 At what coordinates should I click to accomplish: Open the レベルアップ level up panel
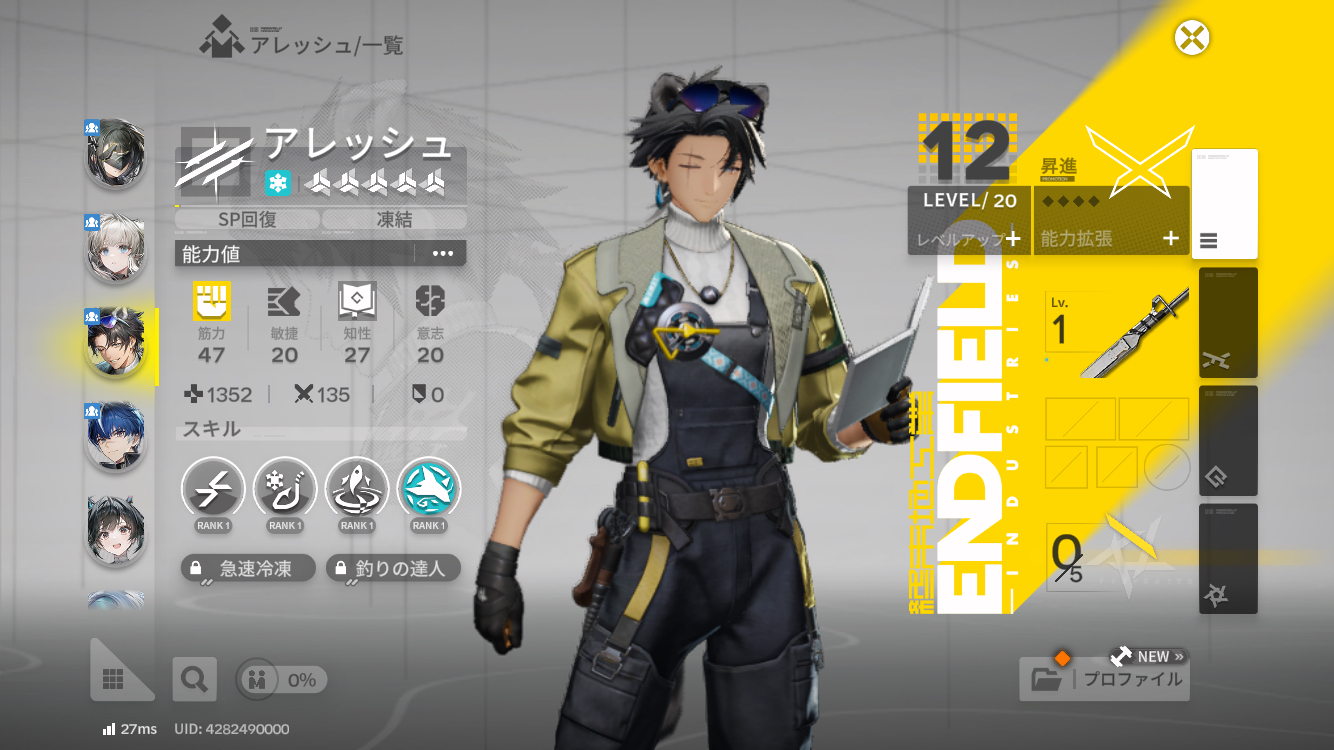point(969,238)
